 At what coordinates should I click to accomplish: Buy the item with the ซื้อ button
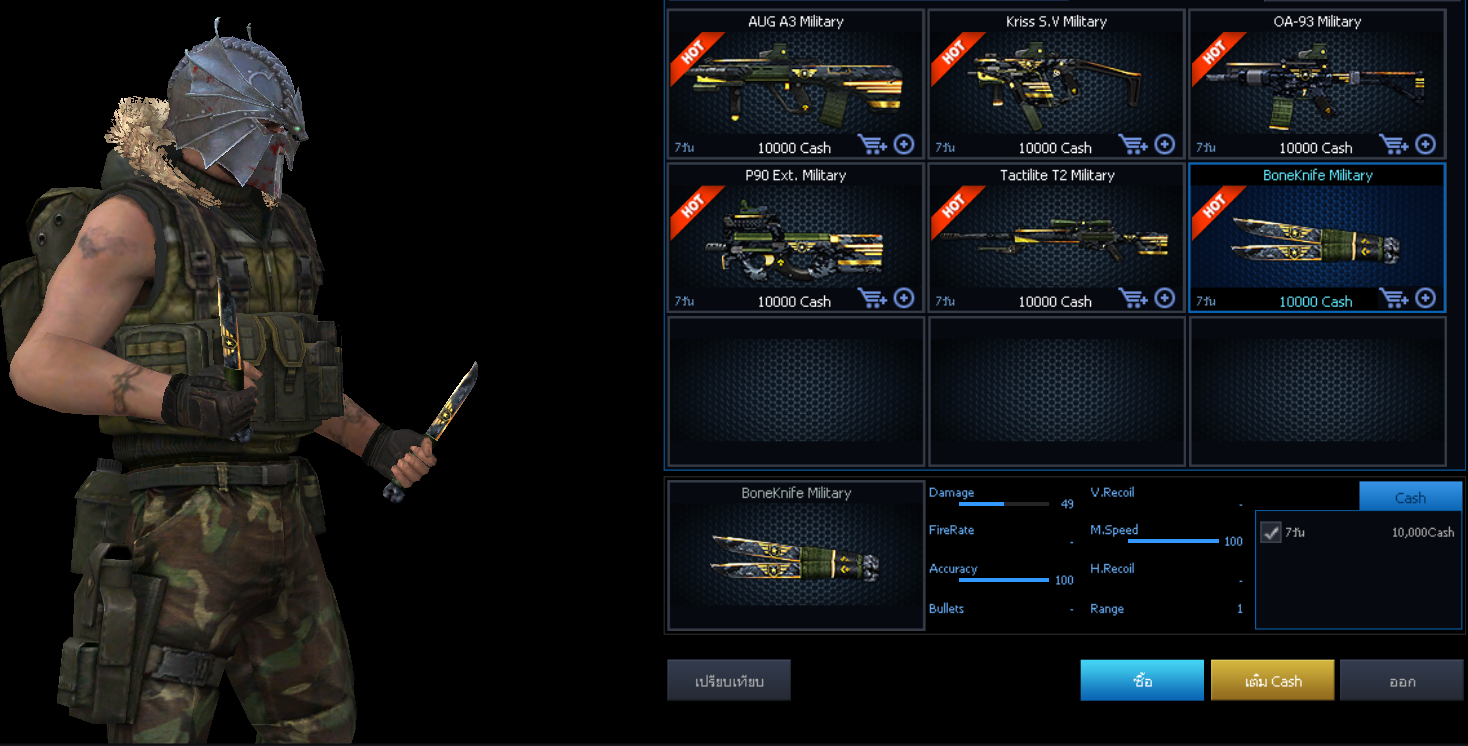1142,681
